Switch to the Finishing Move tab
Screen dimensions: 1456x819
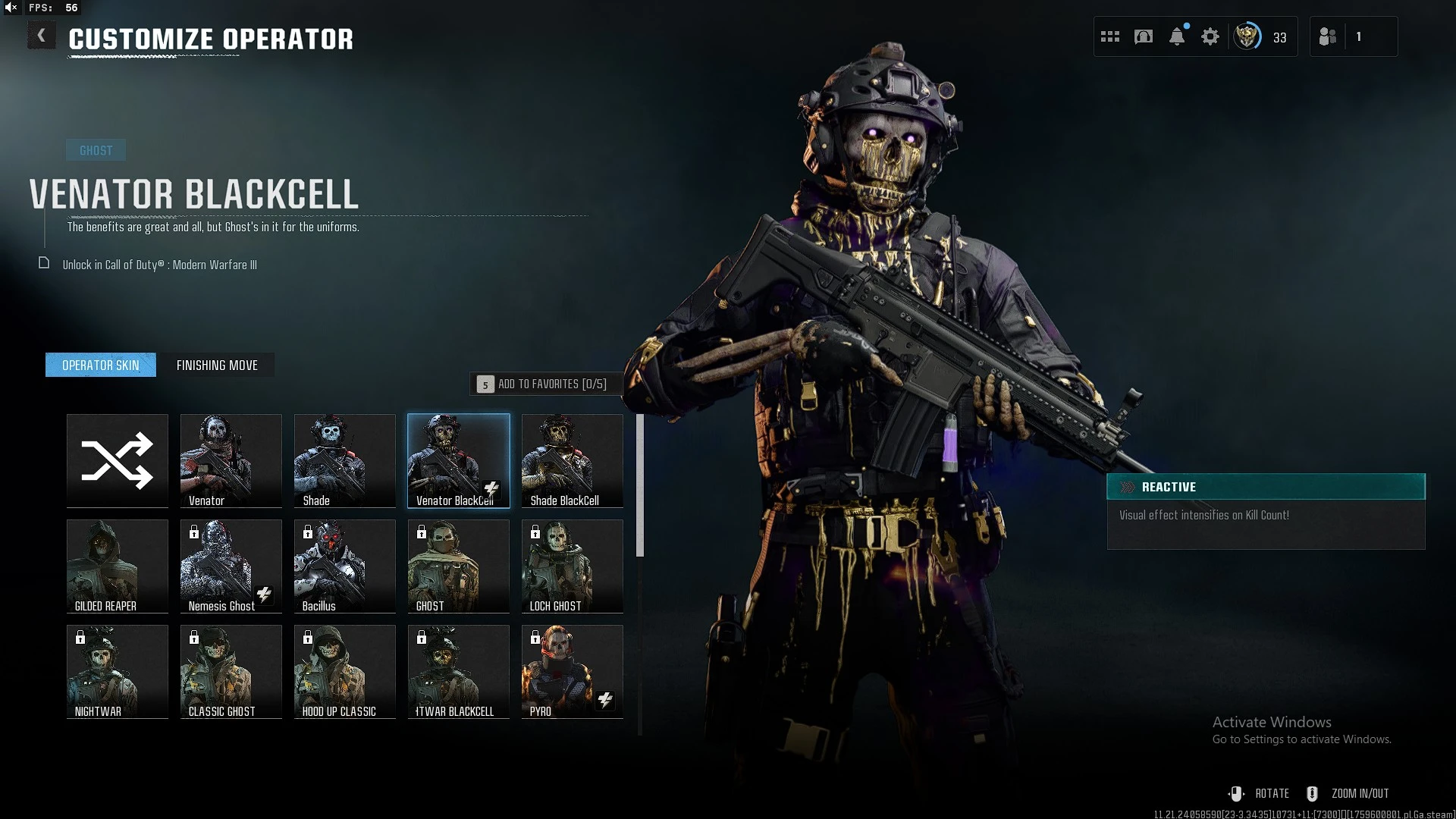pos(217,366)
